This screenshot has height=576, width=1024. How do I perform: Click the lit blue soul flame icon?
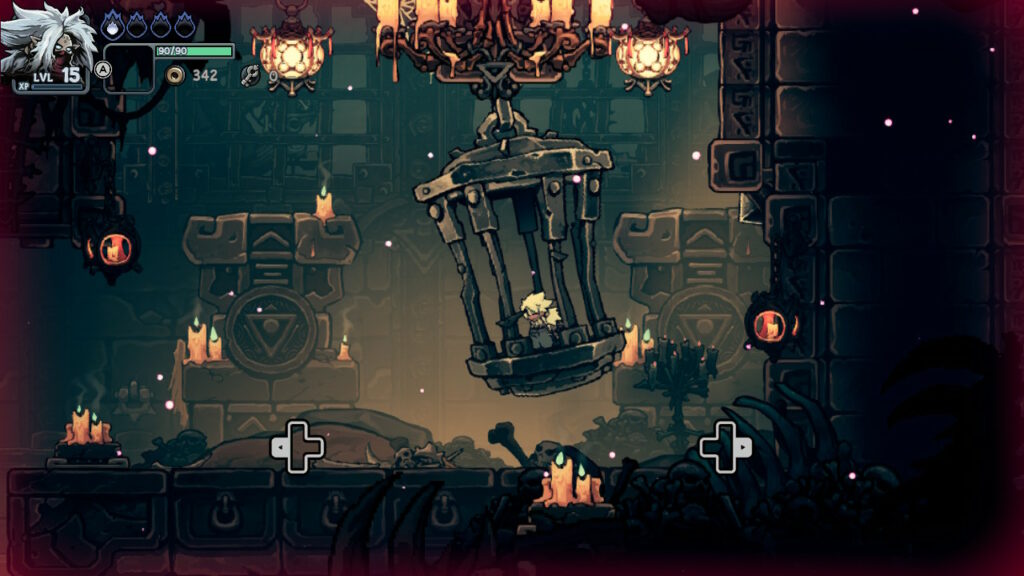(x=112, y=22)
